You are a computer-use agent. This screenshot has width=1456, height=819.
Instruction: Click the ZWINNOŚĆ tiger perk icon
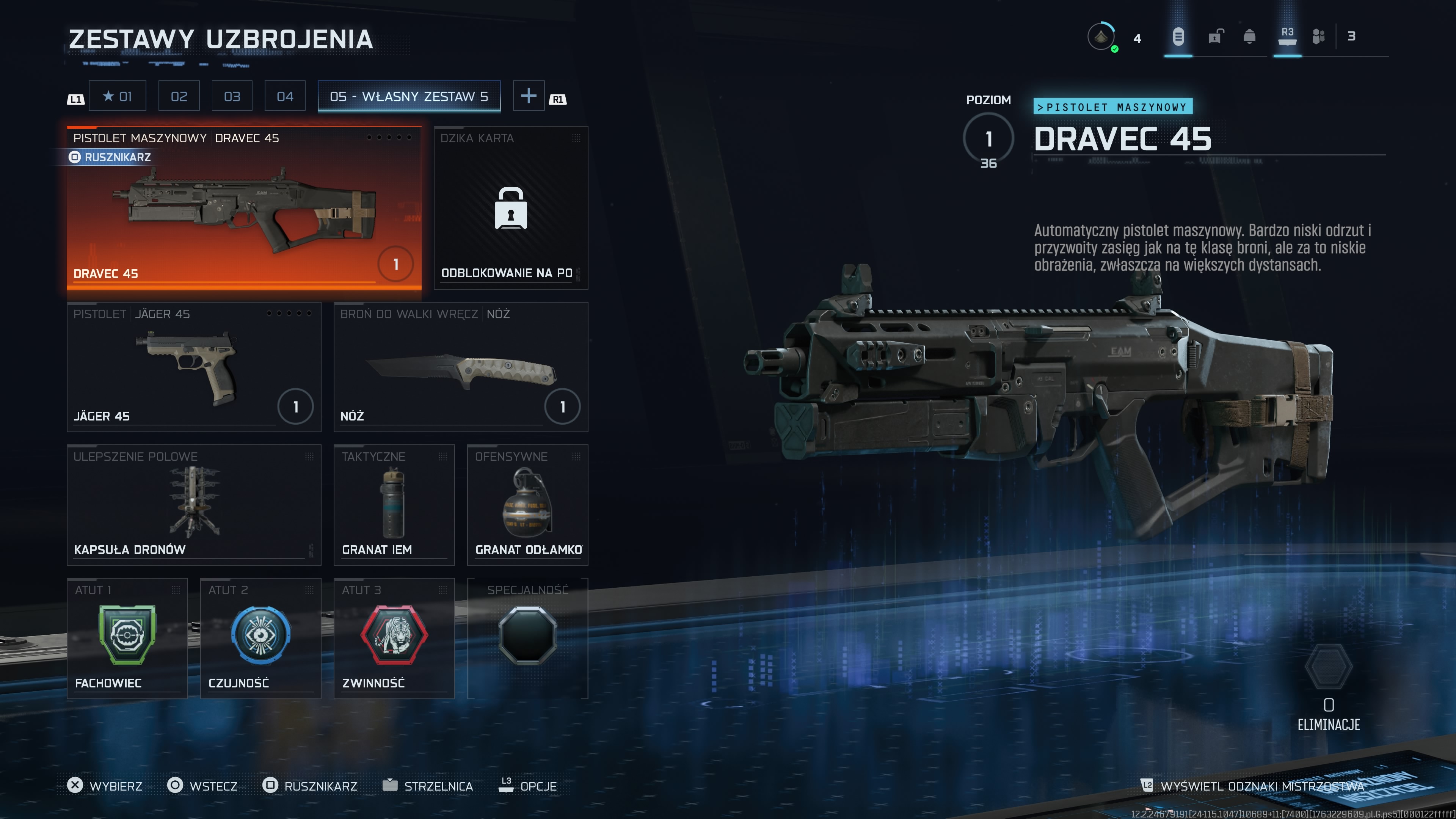(394, 635)
